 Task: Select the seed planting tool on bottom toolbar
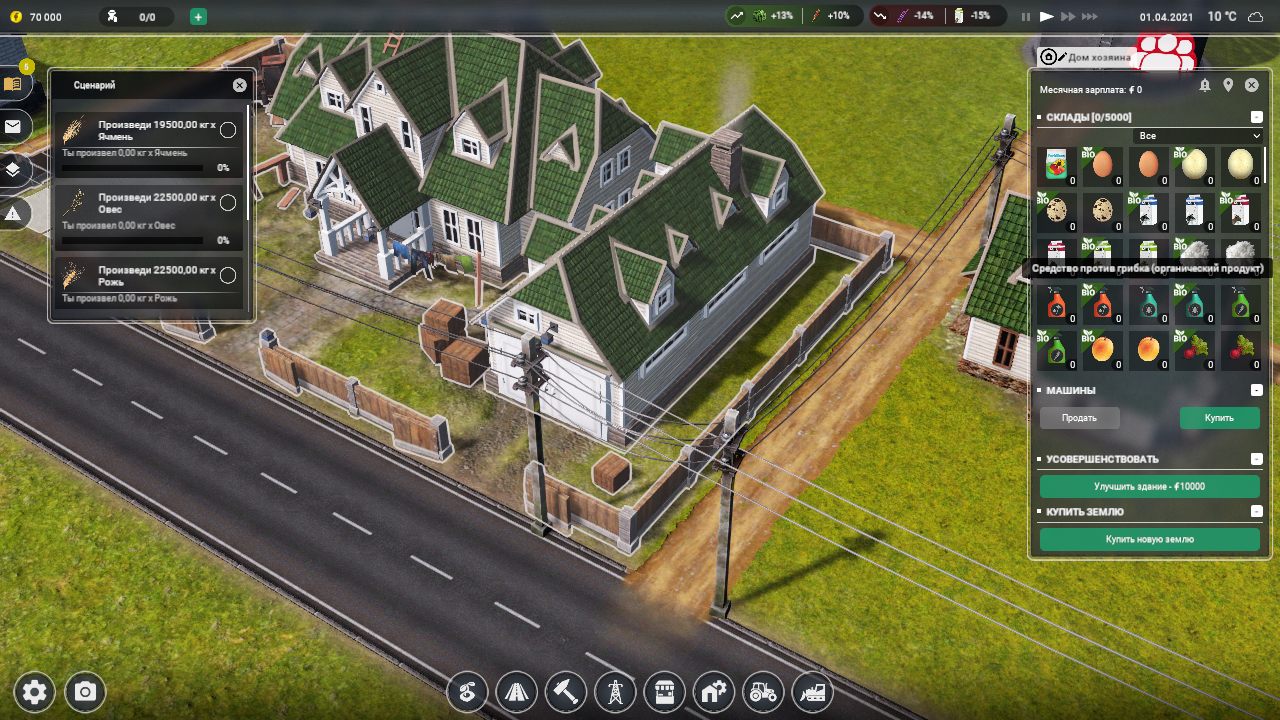467,692
